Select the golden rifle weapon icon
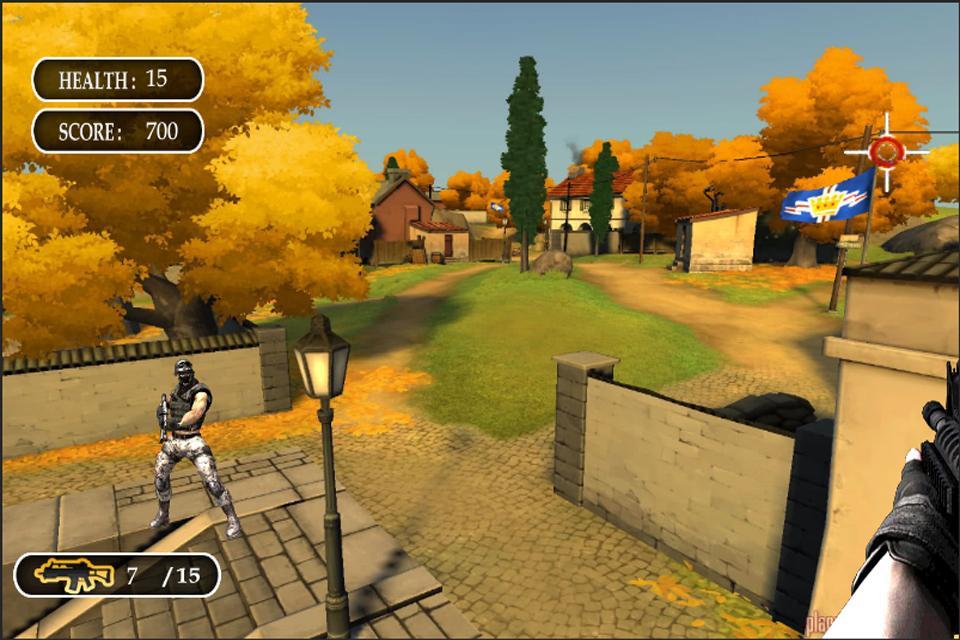Image resolution: width=960 pixels, height=640 pixels. (73, 575)
